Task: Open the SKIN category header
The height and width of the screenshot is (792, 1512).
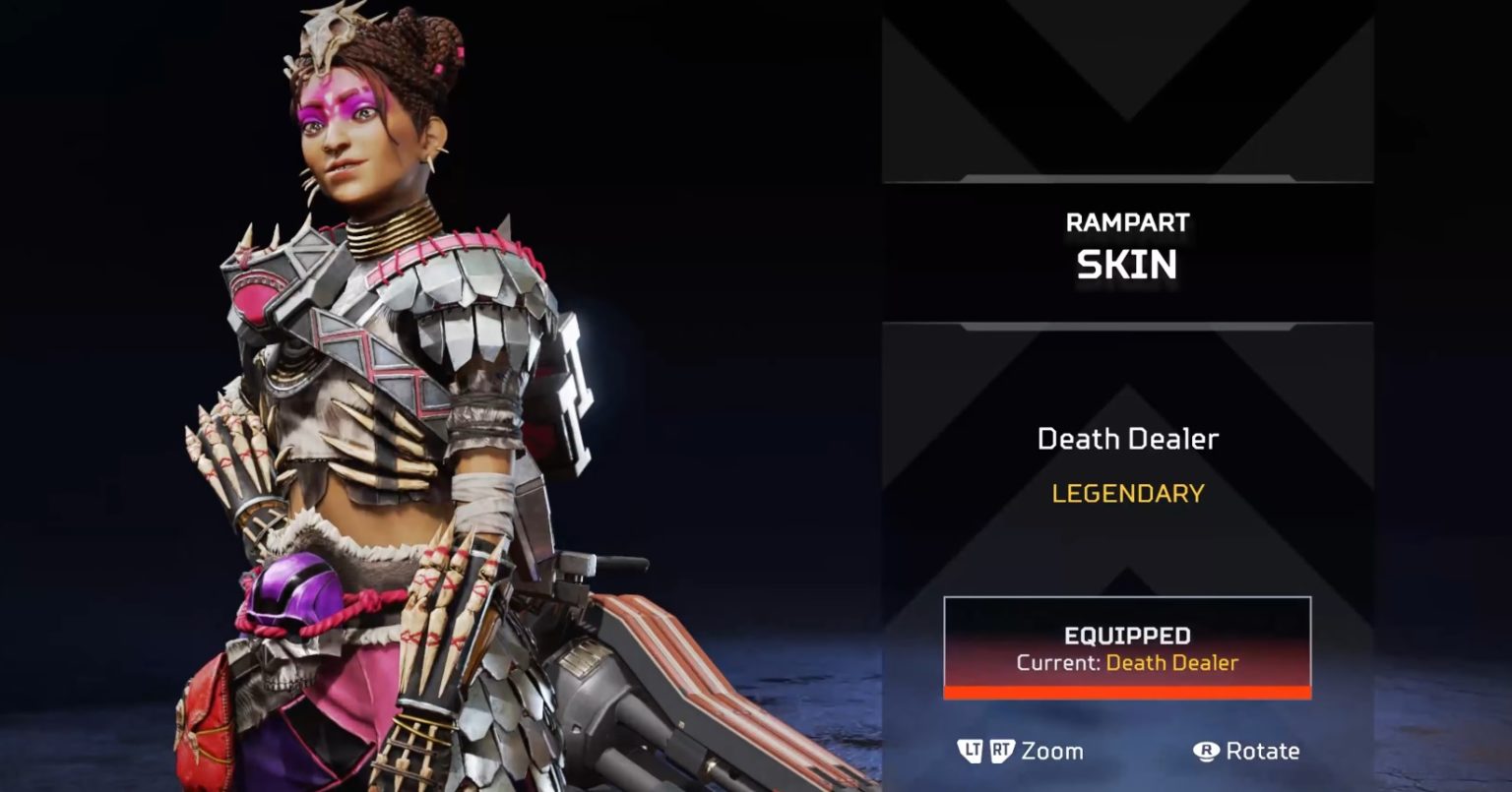Action: pyautogui.click(x=1126, y=264)
